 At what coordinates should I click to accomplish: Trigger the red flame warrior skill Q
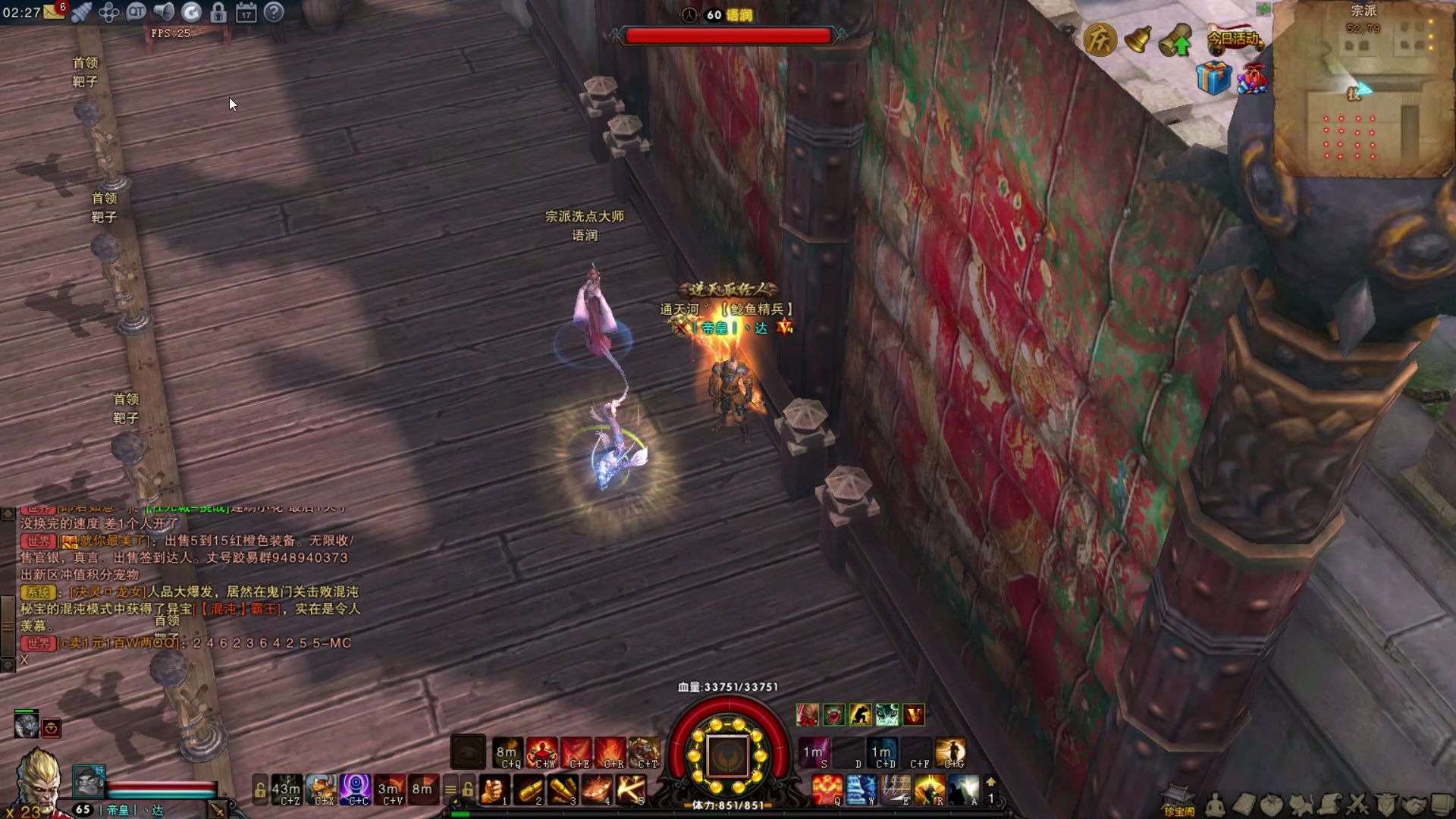(827, 790)
